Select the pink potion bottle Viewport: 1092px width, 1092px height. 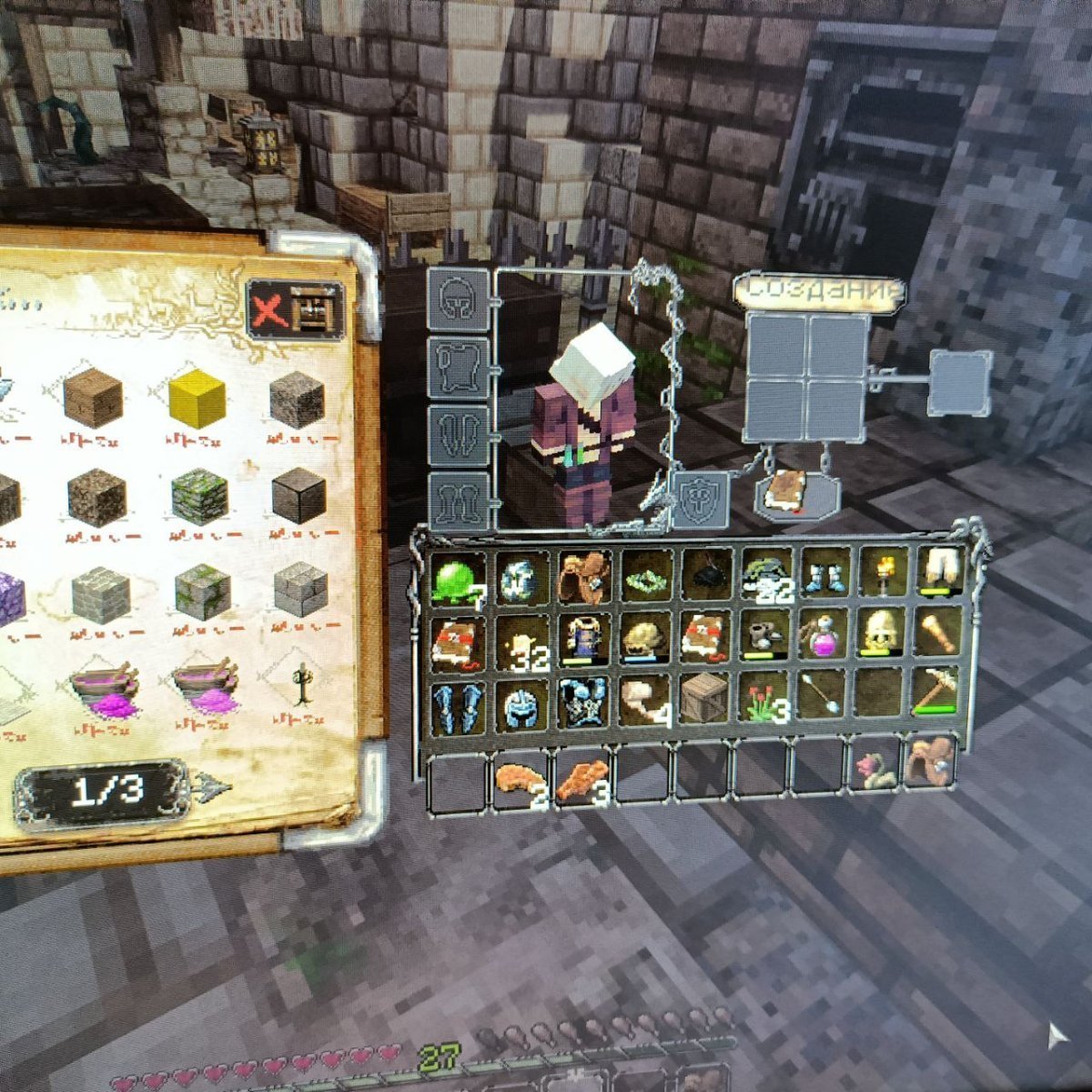pos(824,634)
